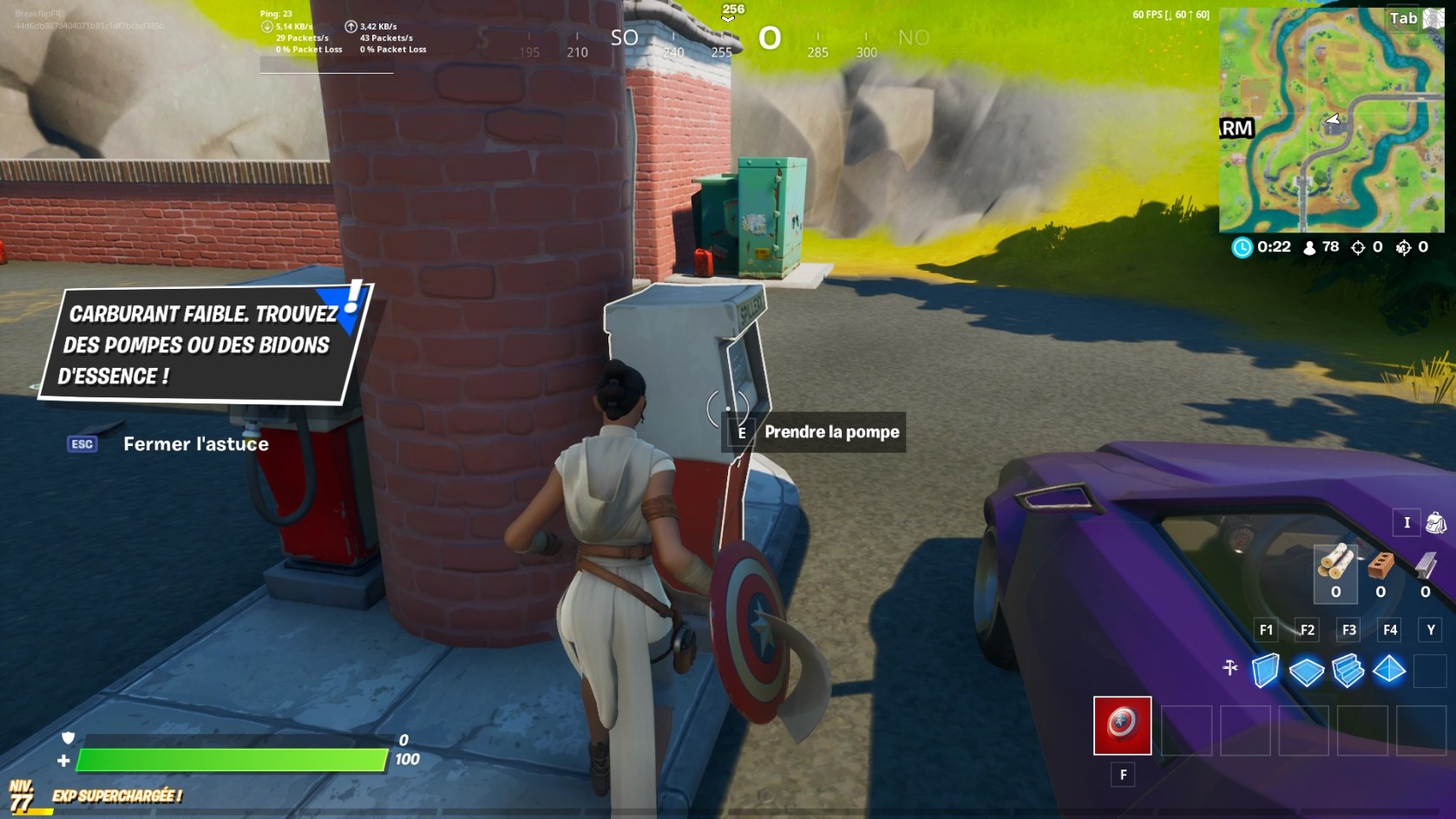Click the eliminations crosshair icon
1456x819 pixels.
[1359, 247]
